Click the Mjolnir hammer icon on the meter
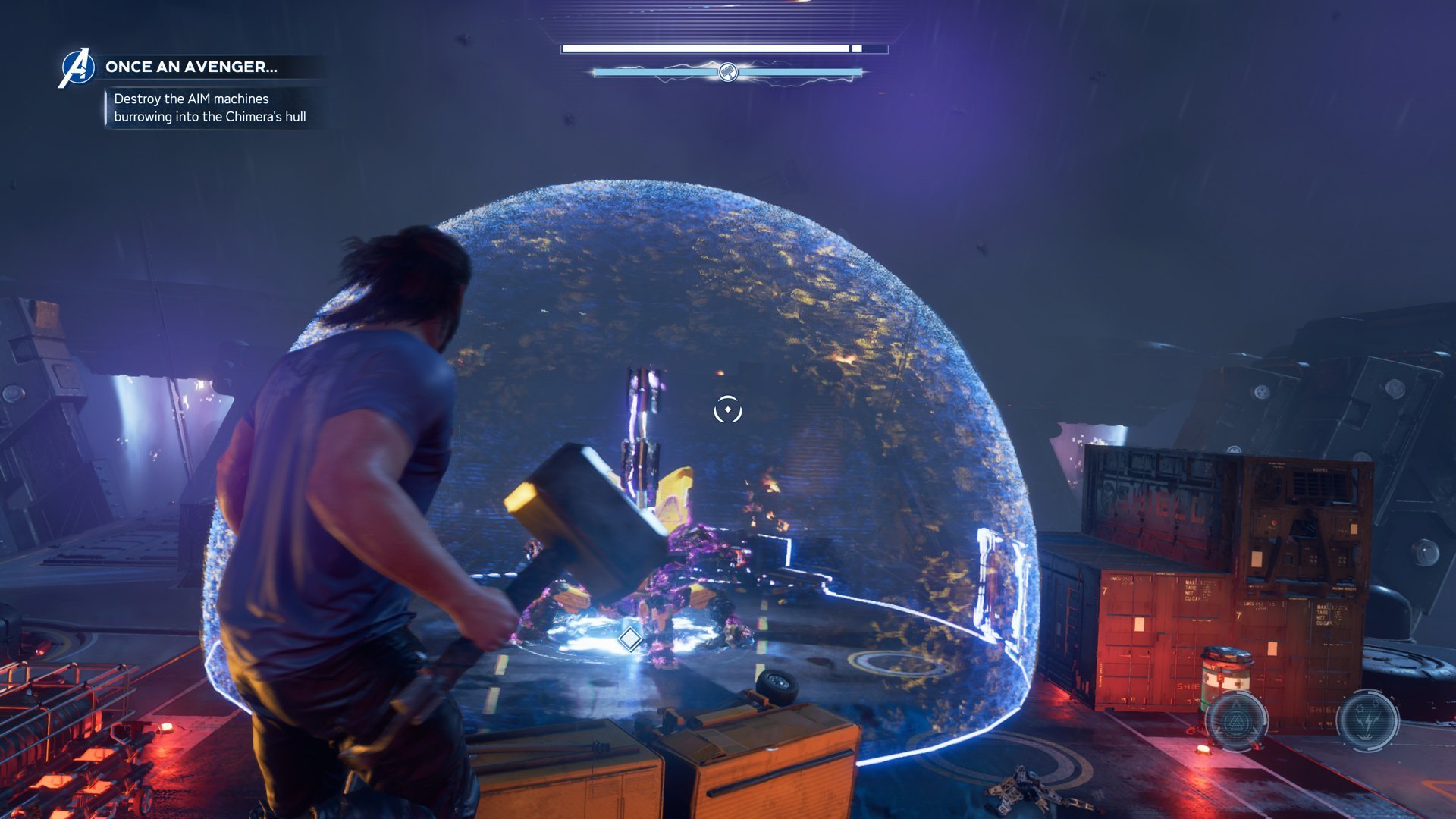The width and height of the screenshot is (1456, 819). [727, 73]
